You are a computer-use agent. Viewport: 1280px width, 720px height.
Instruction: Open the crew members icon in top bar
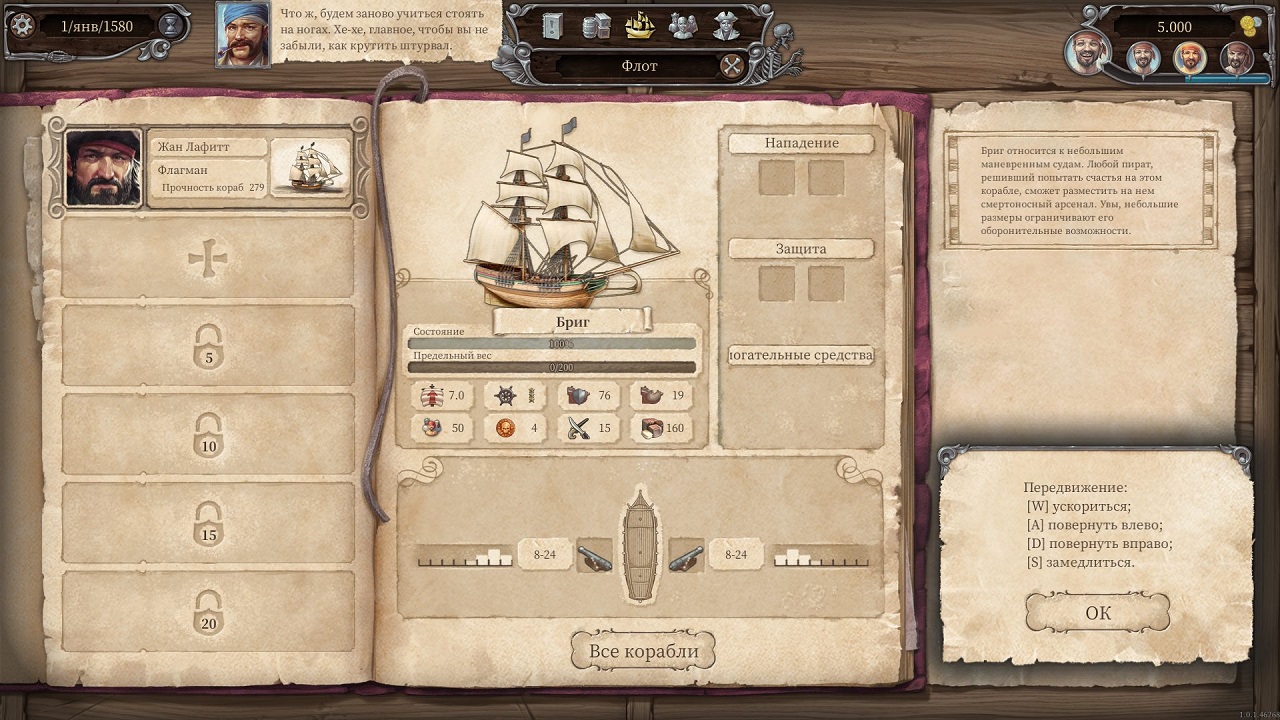684,25
